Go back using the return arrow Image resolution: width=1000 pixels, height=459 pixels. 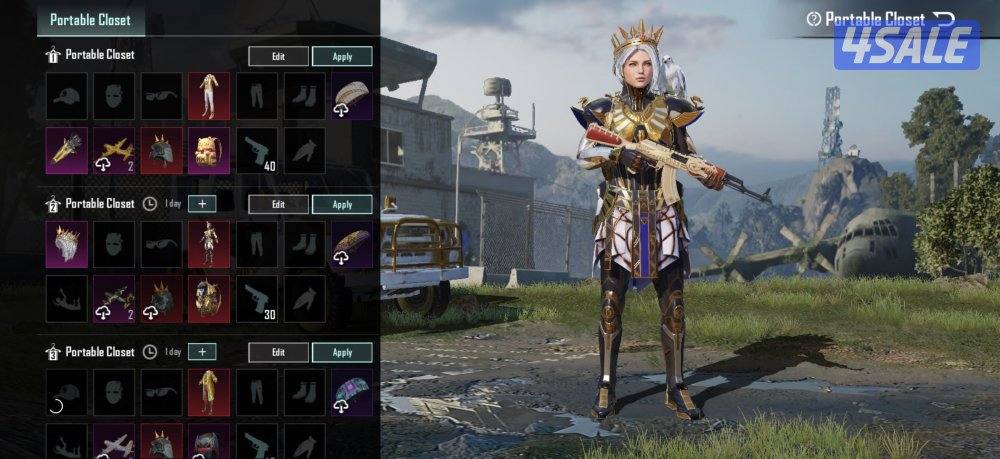tap(943, 18)
